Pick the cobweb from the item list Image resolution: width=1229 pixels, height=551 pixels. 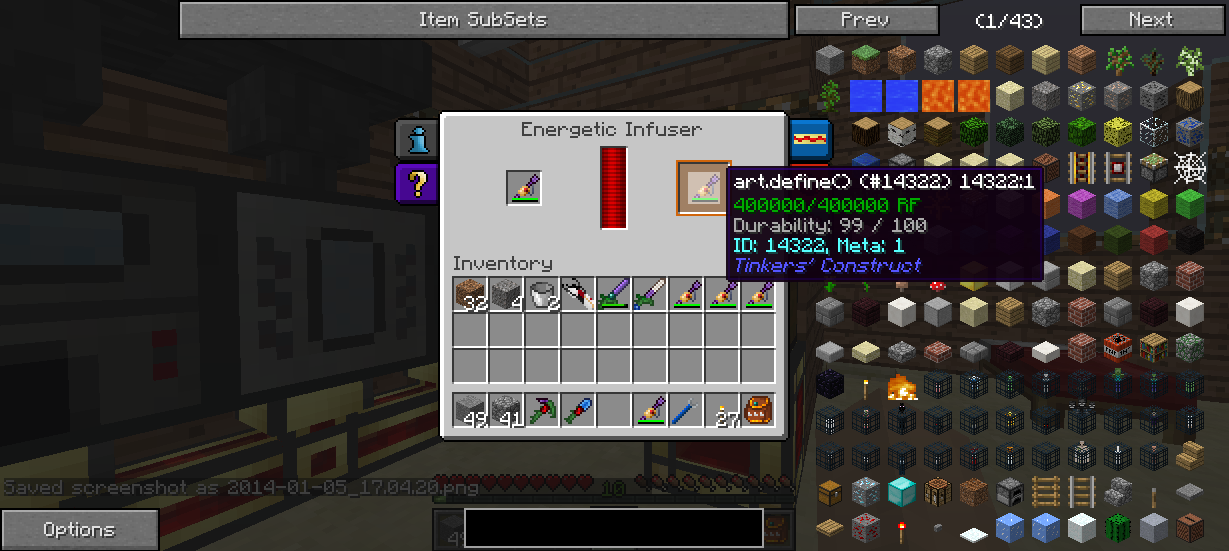point(1189,166)
